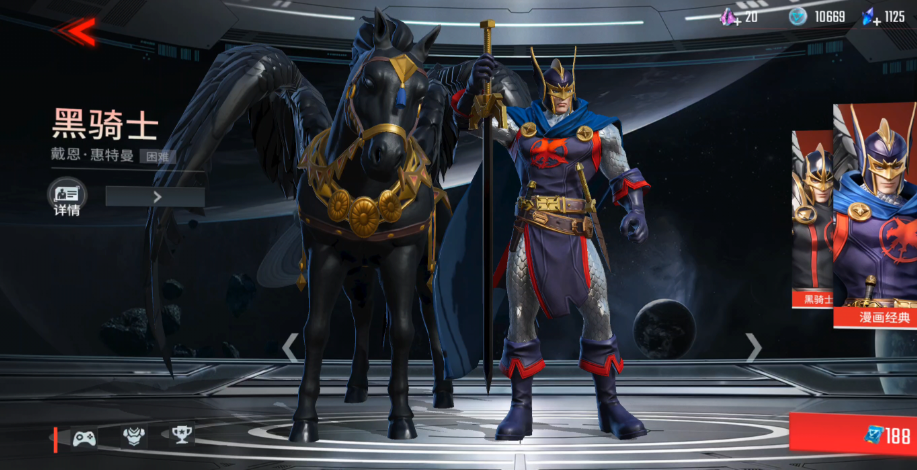Screen dimensions: 917x470
Task: Tap the round blue coin currency icon
Action: point(797,16)
